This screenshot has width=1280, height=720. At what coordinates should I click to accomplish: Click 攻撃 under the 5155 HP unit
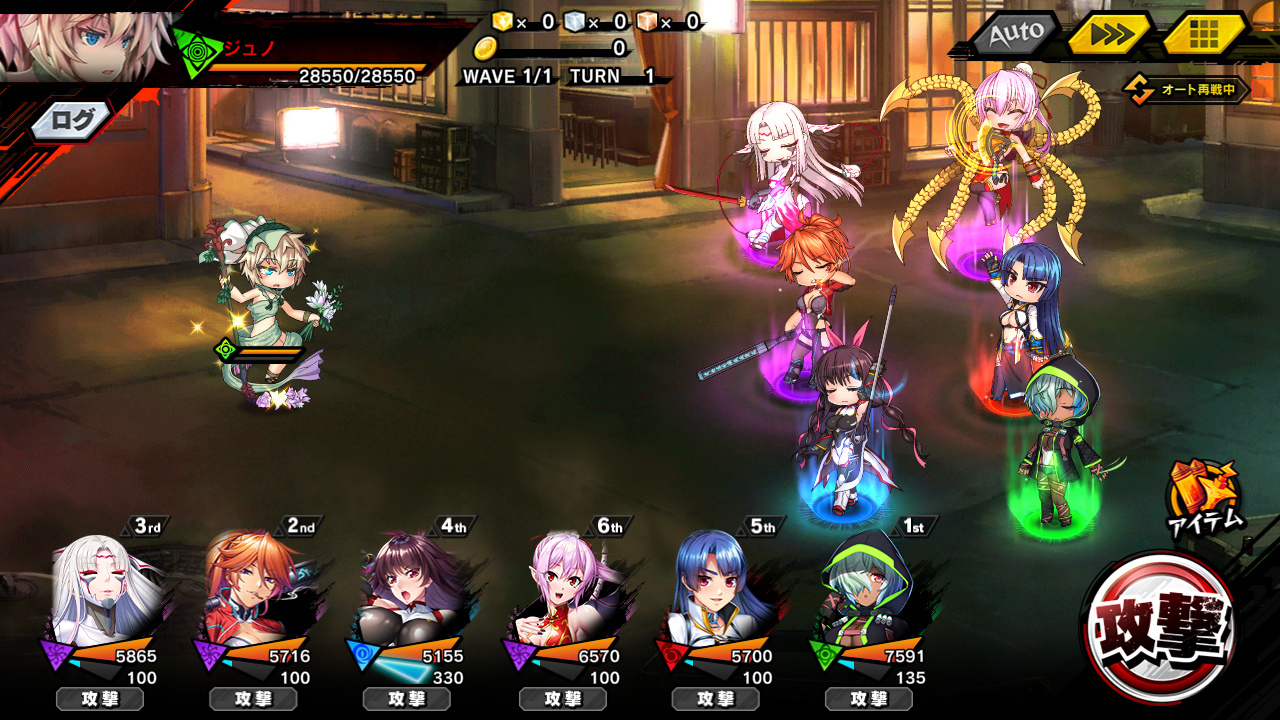[x=406, y=699]
